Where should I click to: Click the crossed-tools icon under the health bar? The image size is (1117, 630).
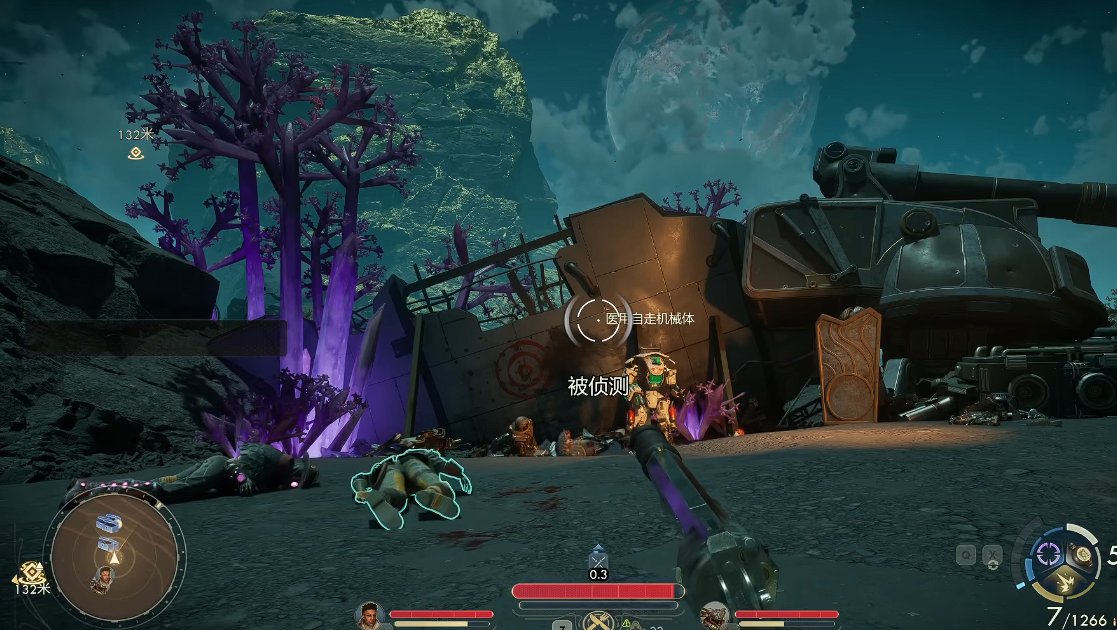coord(598,621)
